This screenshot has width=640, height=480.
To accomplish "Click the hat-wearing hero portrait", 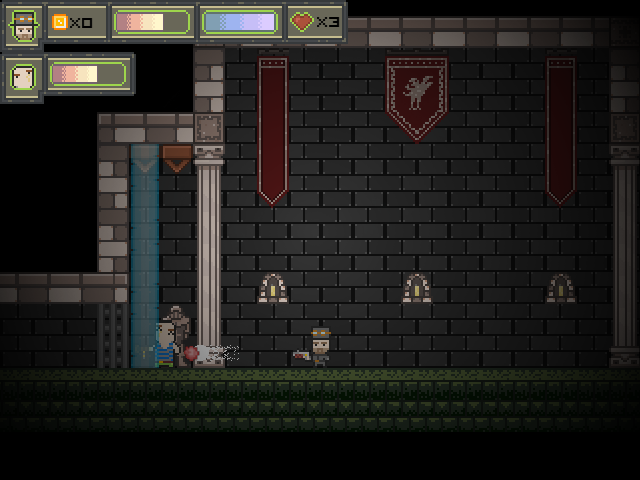I will 23,24.
